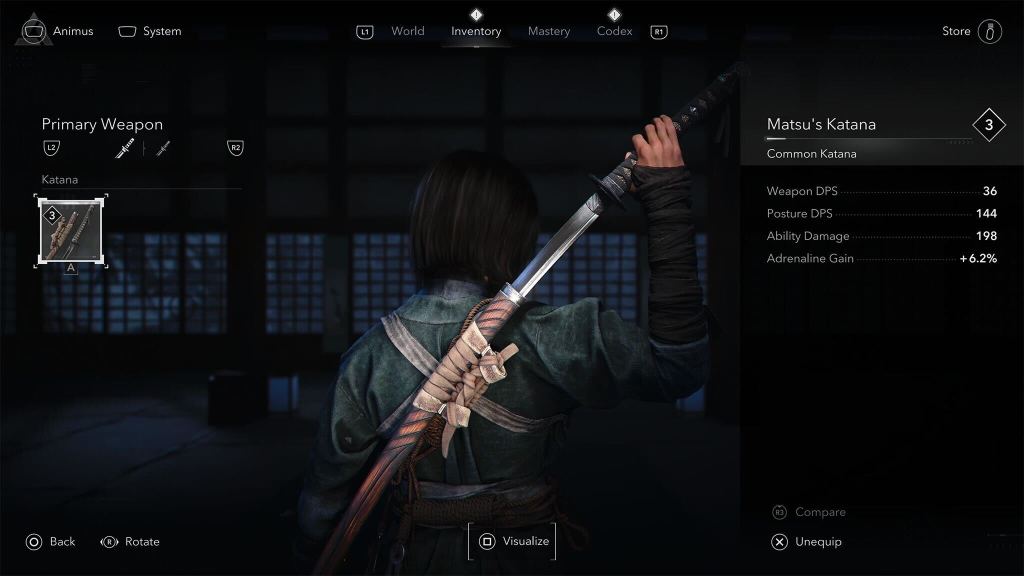This screenshot has height=576, width=1024.
Task: Go to the Mastery tab
Action: 549,31
